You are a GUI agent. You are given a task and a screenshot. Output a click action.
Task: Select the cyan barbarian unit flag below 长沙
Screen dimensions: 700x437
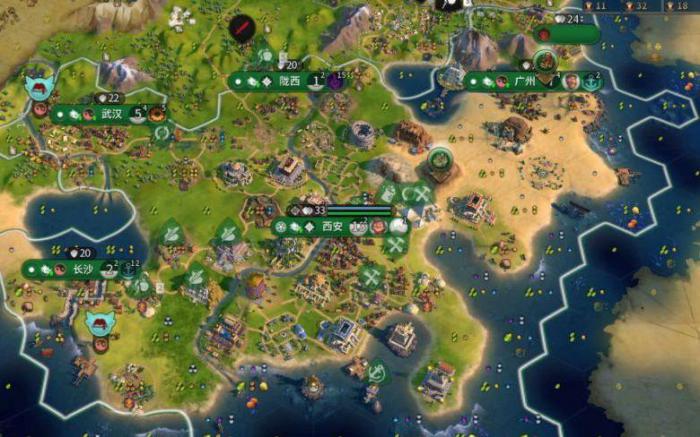[x=100, y=322]
